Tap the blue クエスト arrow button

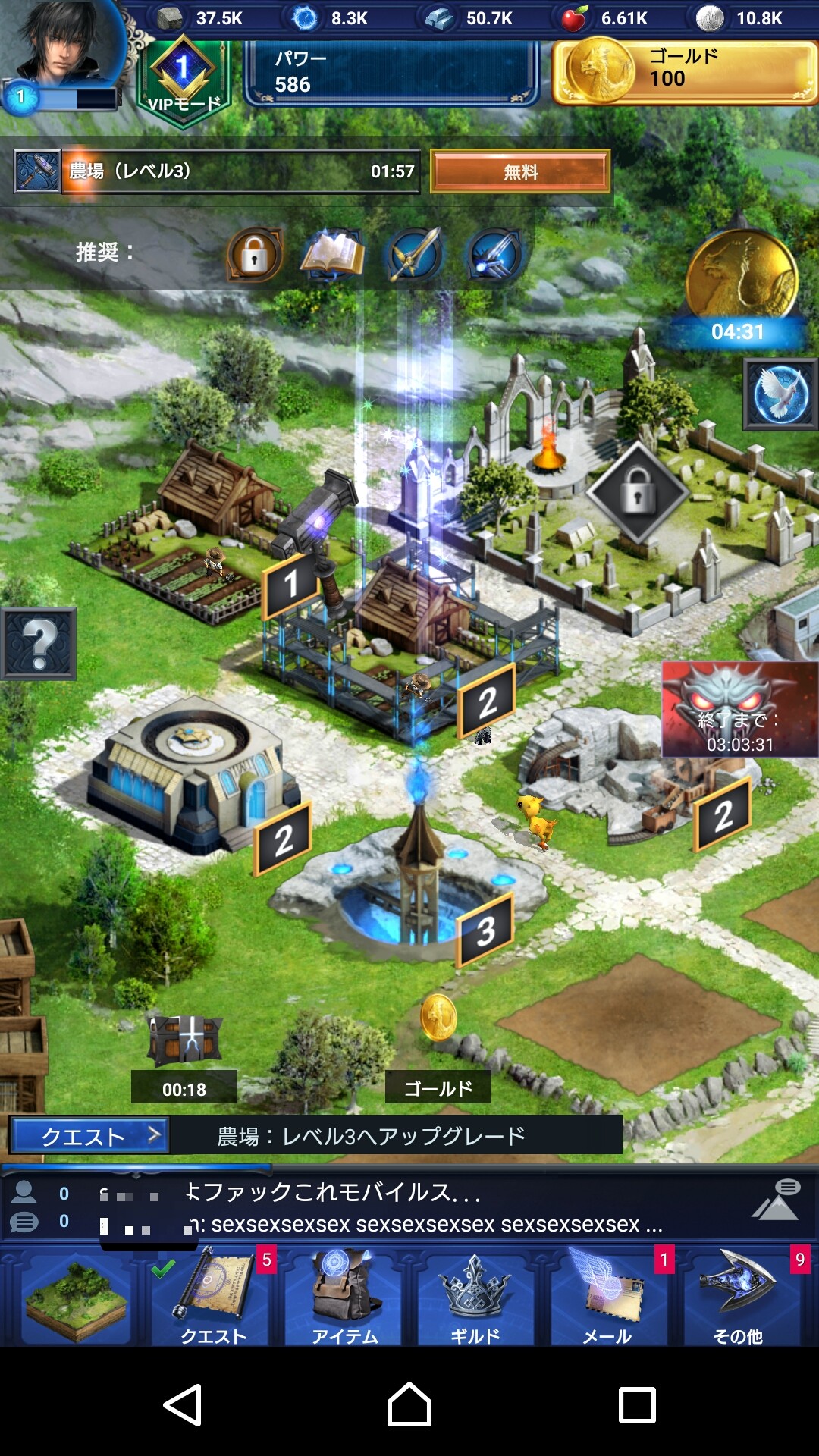point(89,1136)
